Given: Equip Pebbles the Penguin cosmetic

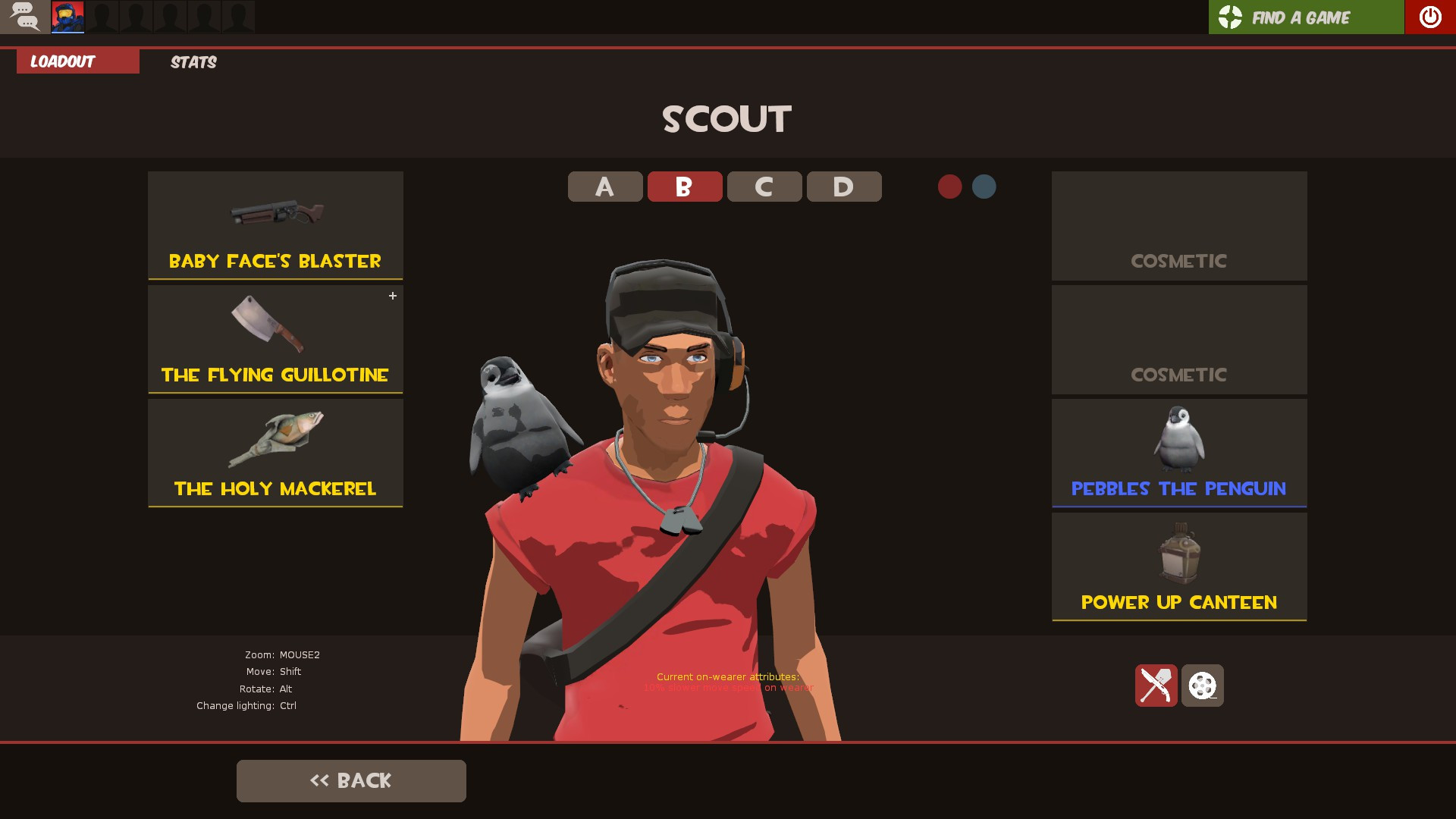Looking at the screenshot, I should click(1179, 440).
